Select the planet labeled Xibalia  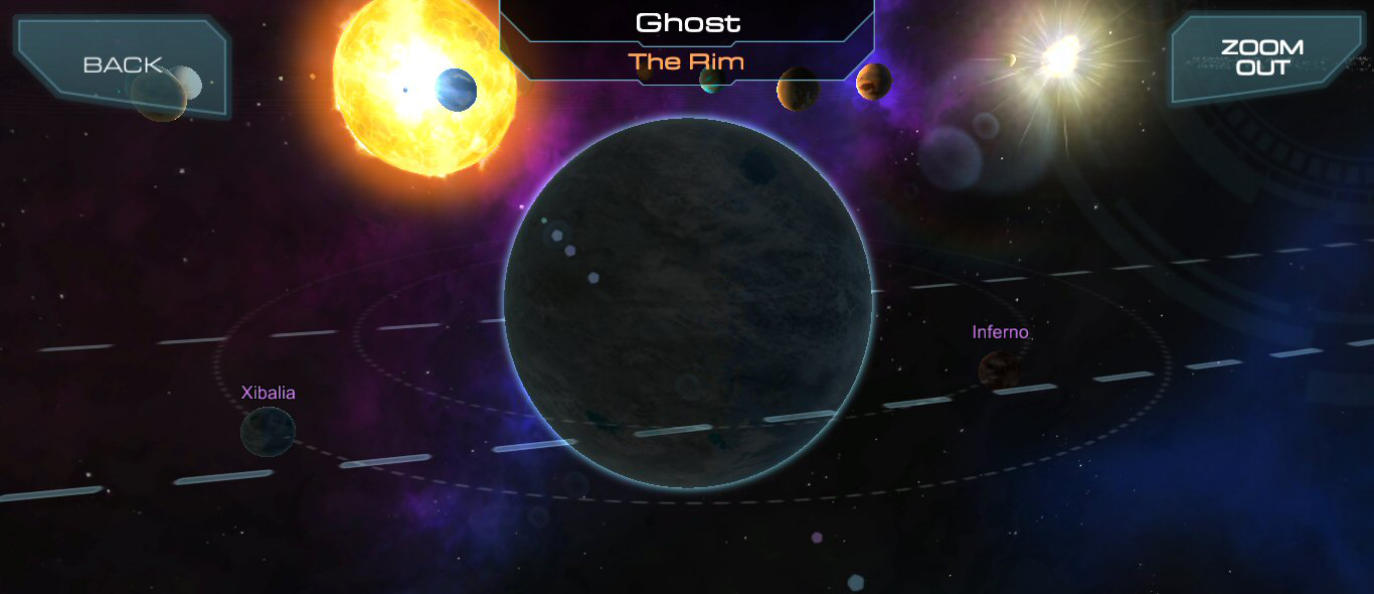268,431
